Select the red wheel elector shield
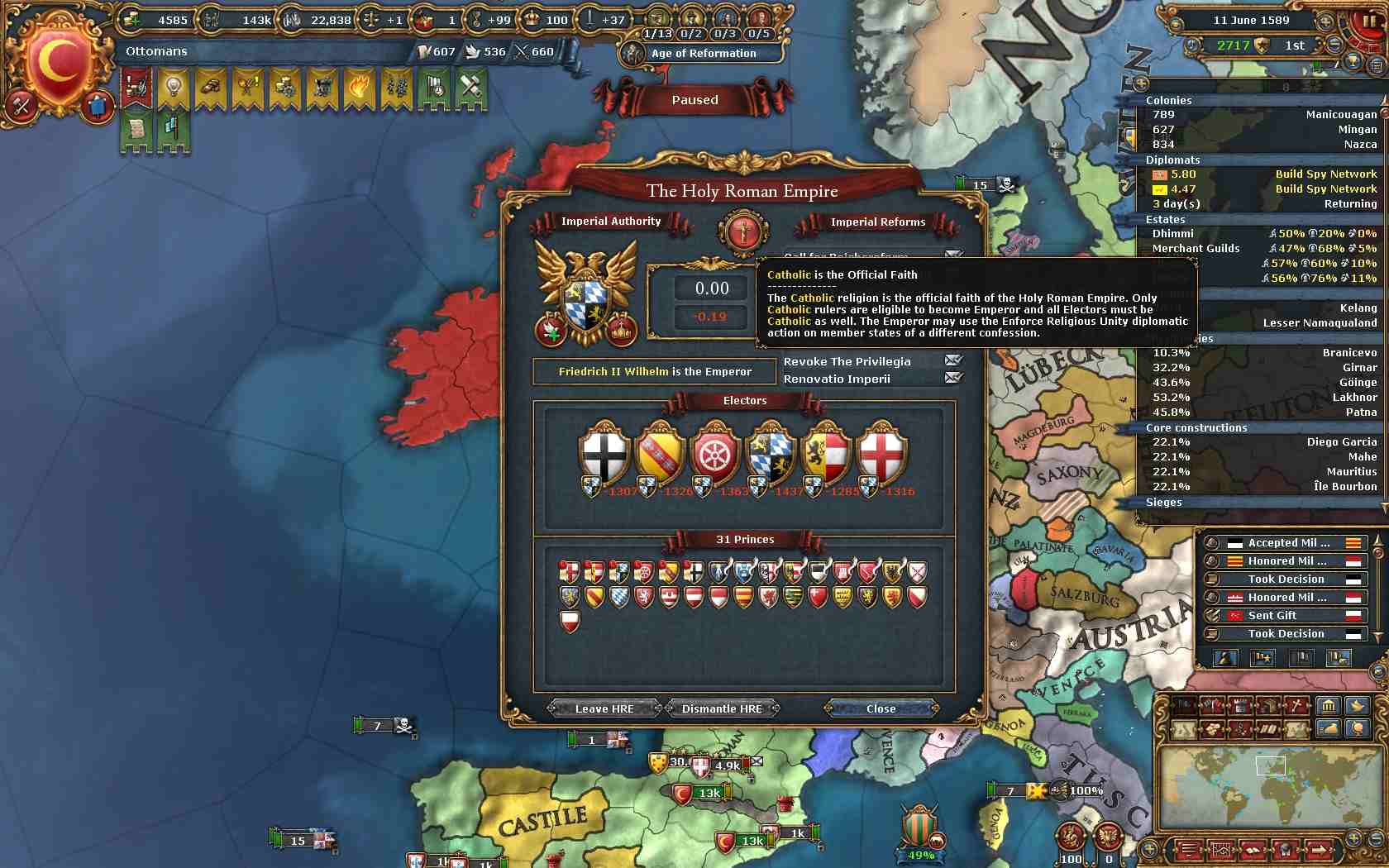Screen dimensions: 1389x868 click(714, 456)
